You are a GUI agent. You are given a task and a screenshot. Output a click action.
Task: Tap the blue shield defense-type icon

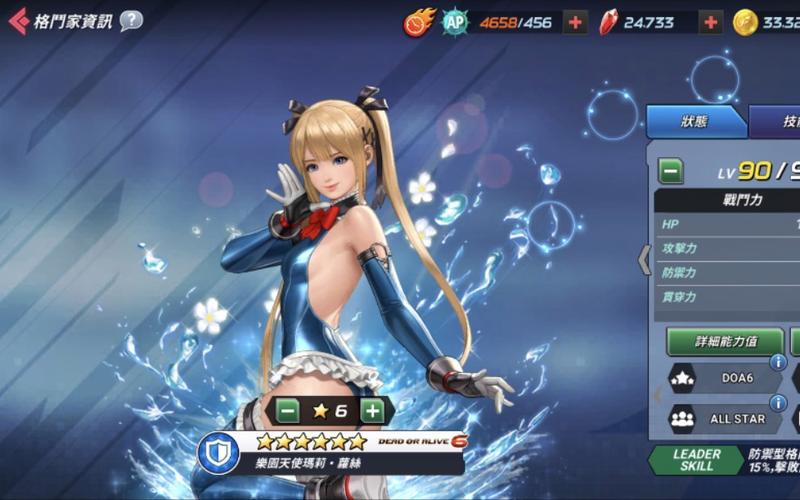coord(217,453)
